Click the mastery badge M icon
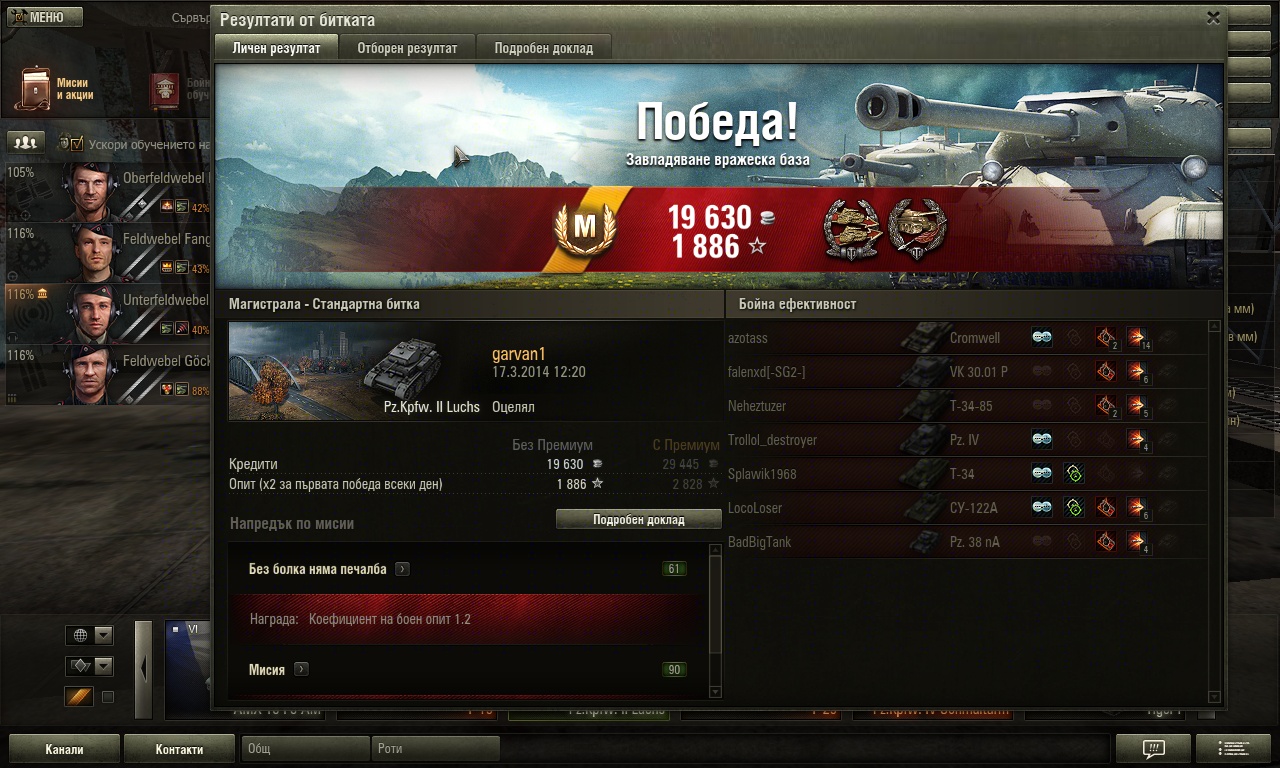The width and height of the screenshot is (1280, 768). click(584, 227)
